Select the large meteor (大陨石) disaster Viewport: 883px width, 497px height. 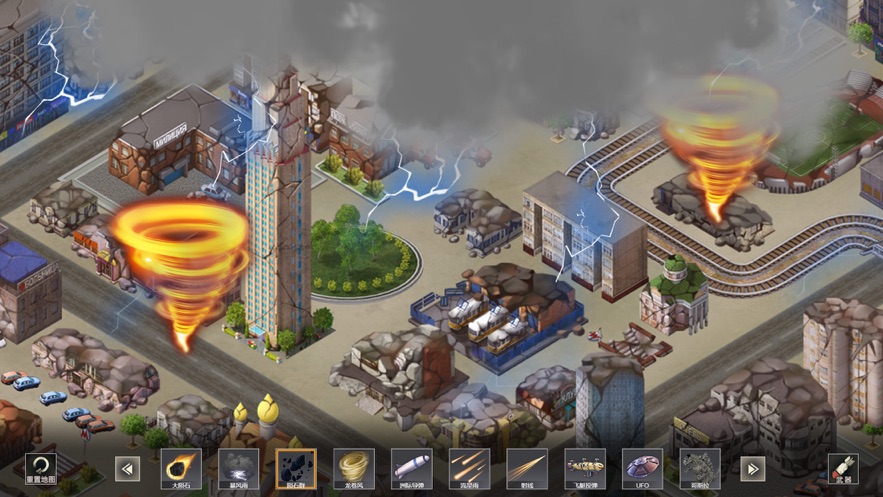(x=181, y=467)
